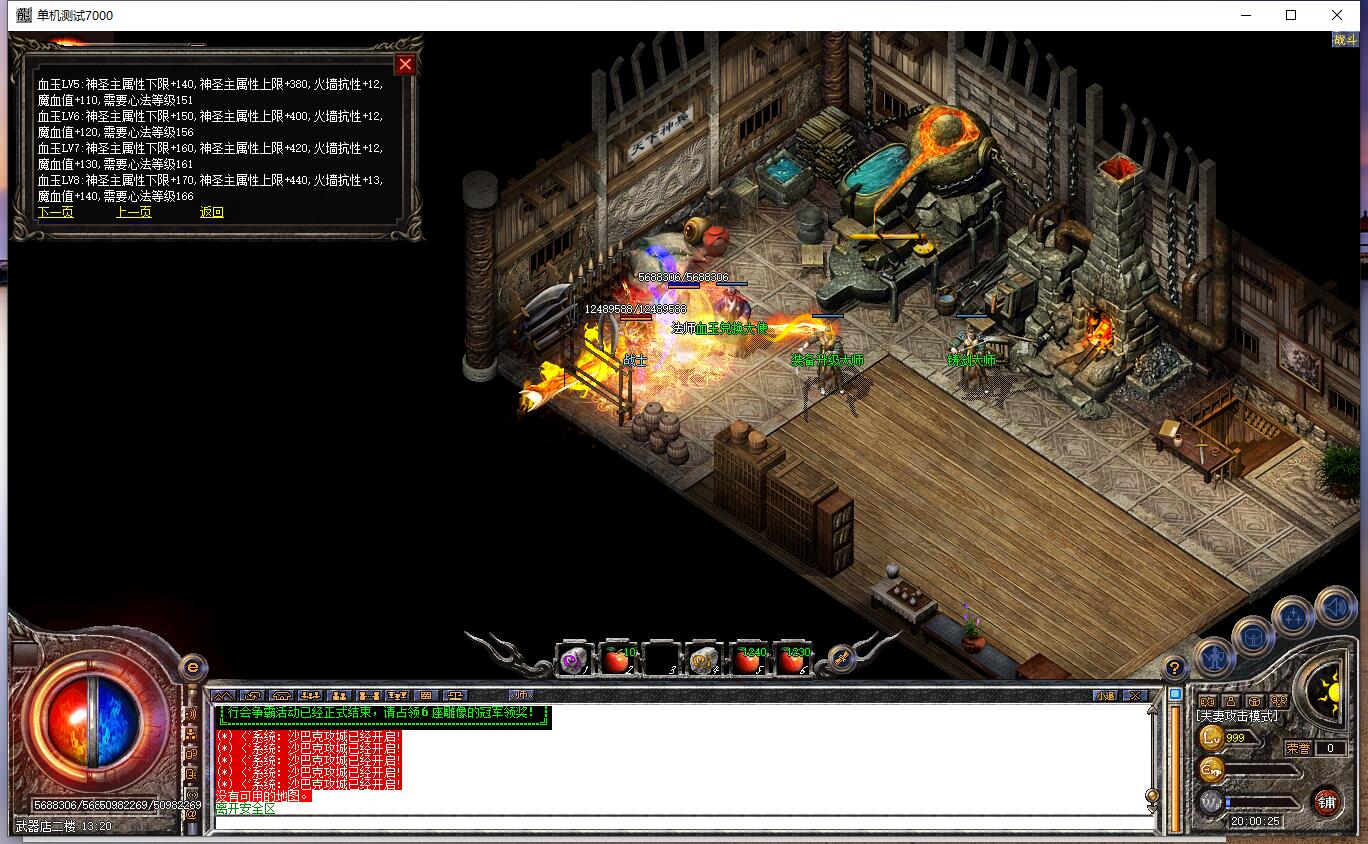This screenshot has height=844, width=1368.
Task: Use the apple in hotbar slot 2
Action: tap(617, 660)
